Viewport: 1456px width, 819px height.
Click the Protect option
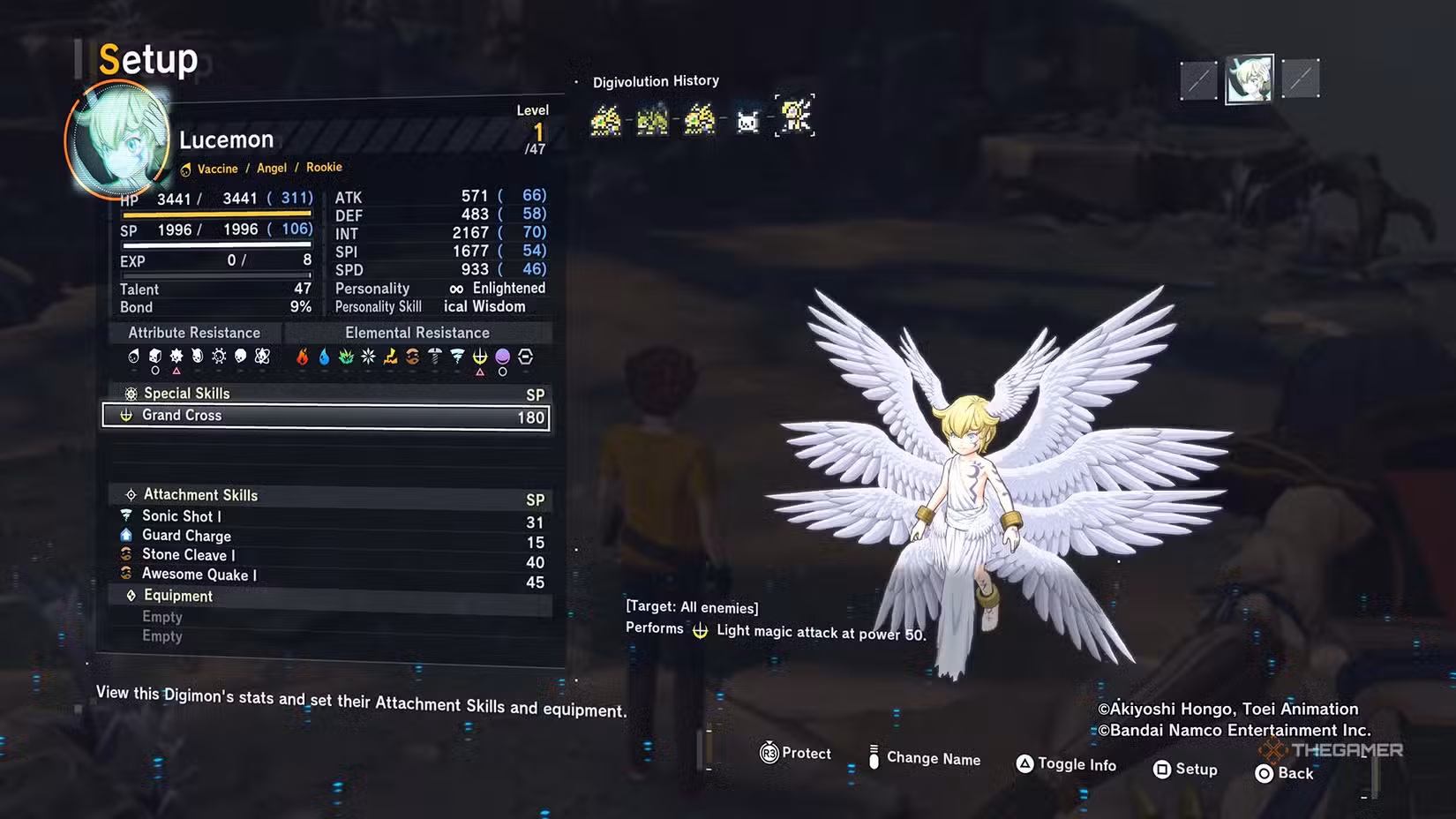tap(796, 754)
